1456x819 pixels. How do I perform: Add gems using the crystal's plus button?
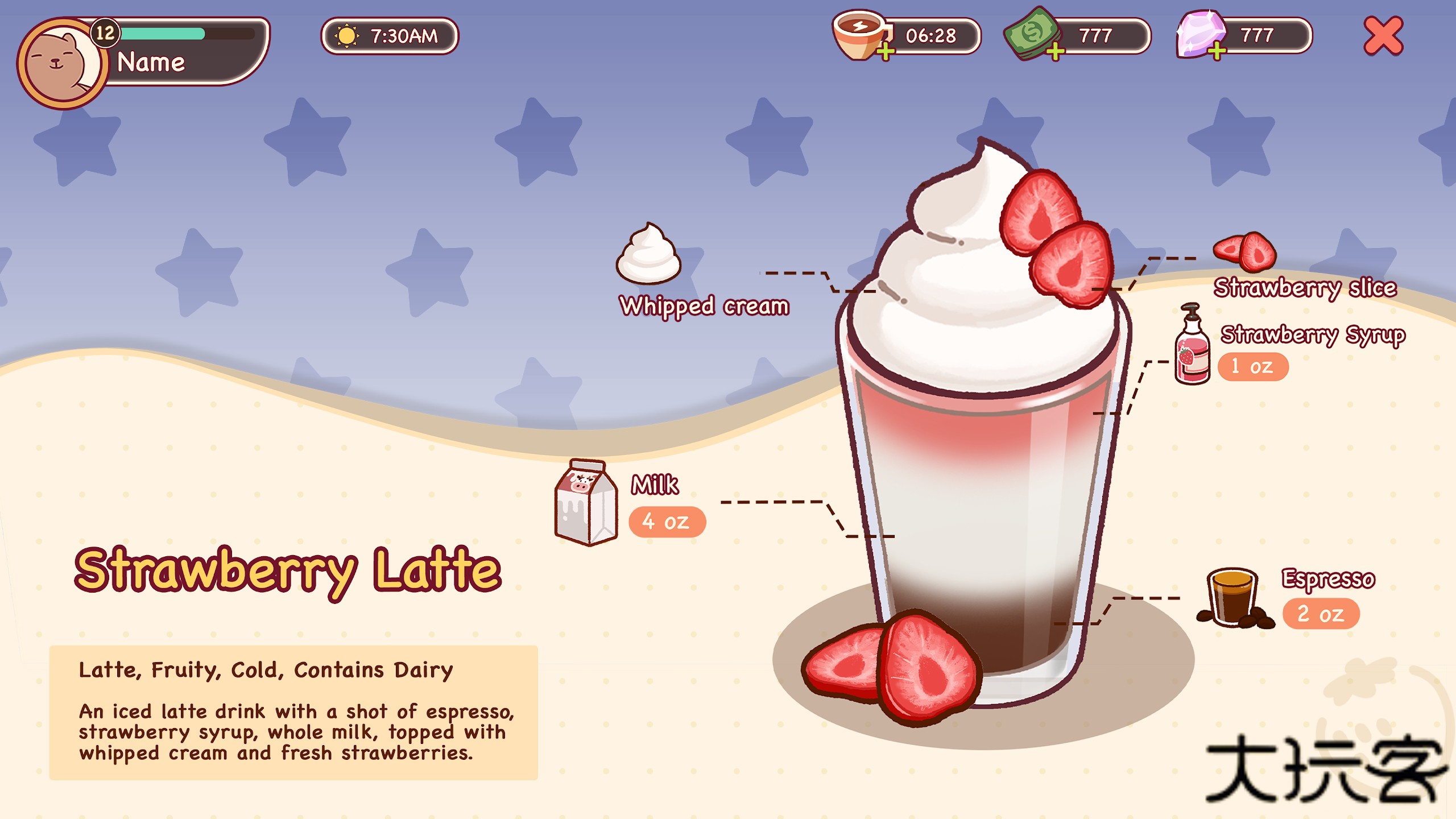1216,52
